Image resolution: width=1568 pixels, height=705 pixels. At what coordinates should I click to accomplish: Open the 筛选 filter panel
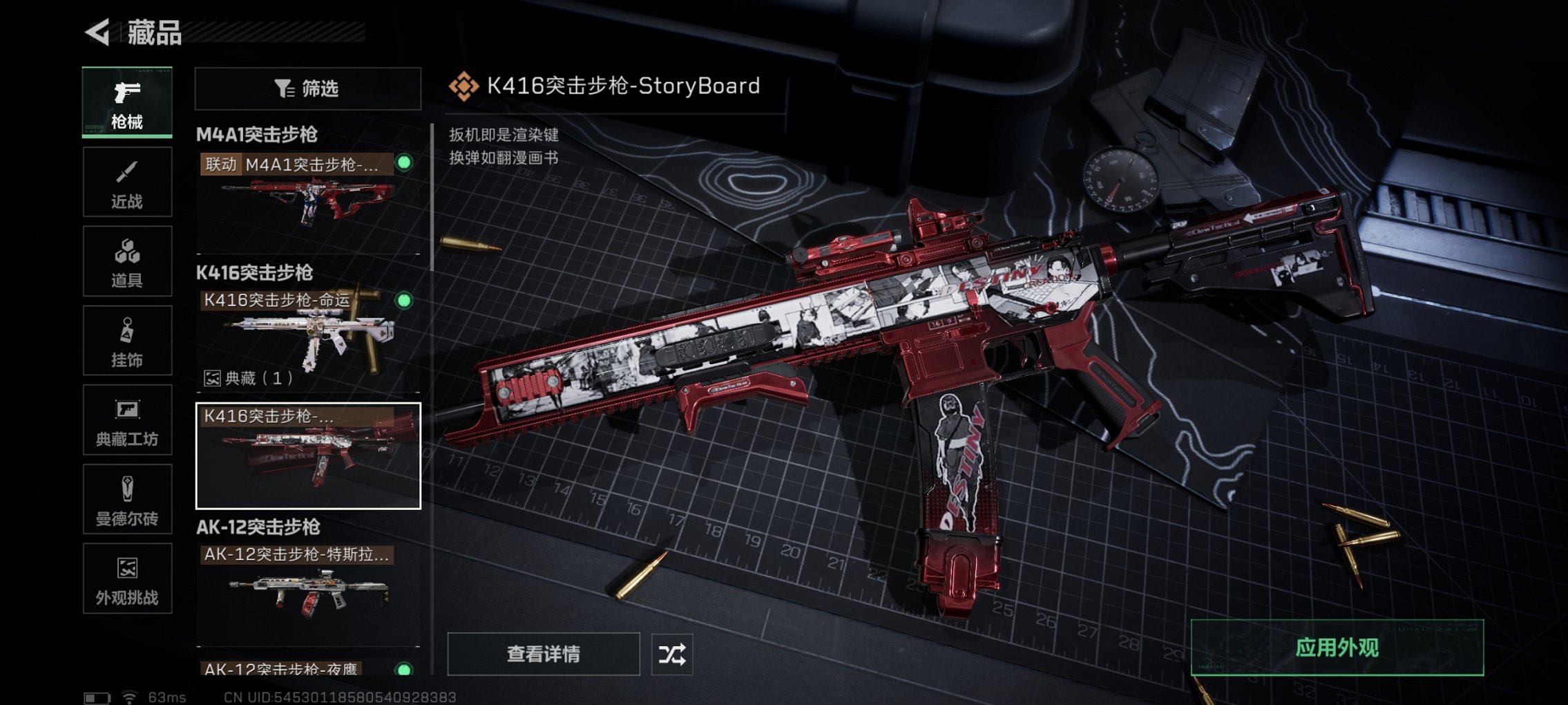pyautogui.click(x=307, y=90)
